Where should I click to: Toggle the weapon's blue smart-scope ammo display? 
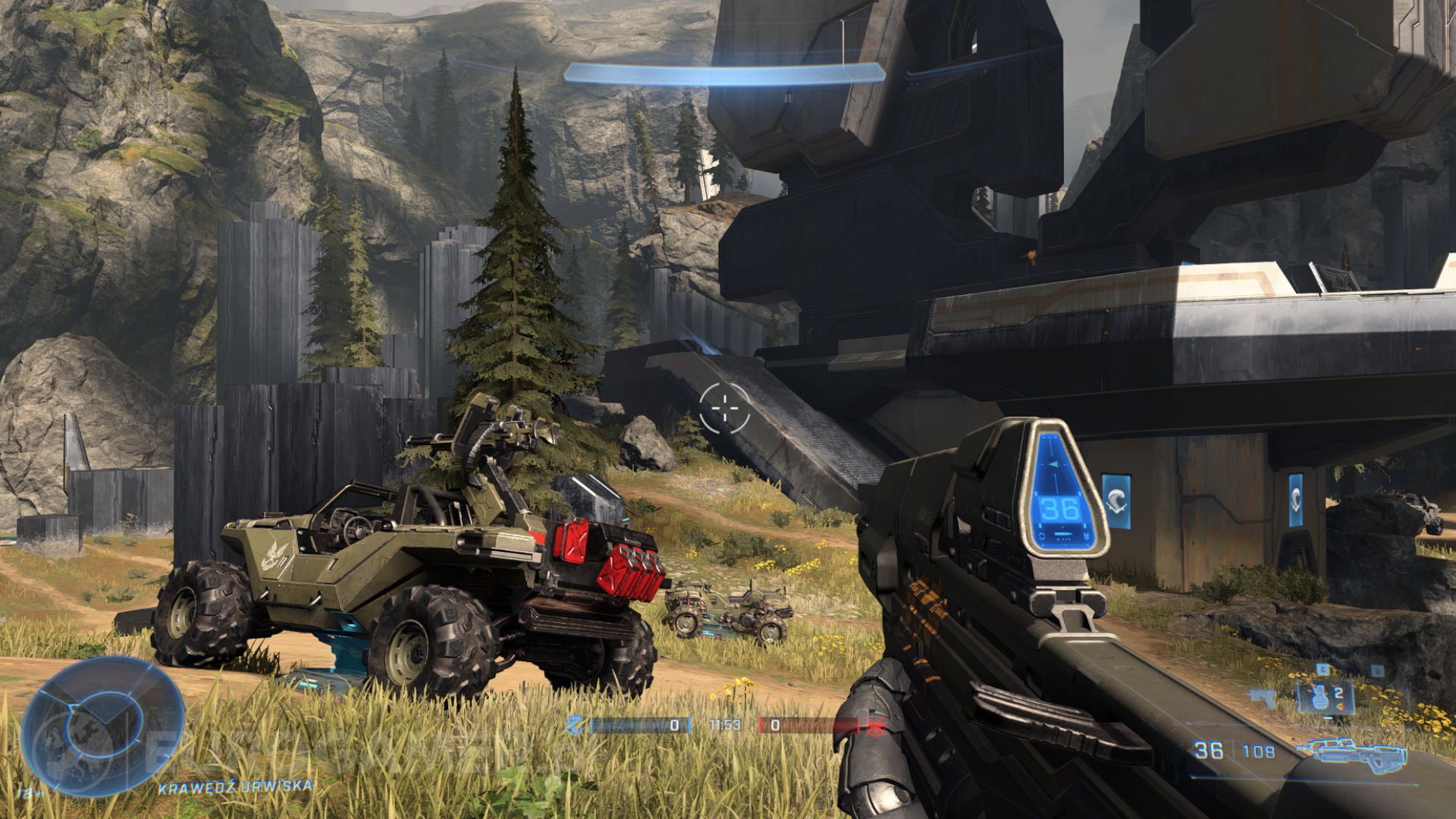click(1059, 509)
